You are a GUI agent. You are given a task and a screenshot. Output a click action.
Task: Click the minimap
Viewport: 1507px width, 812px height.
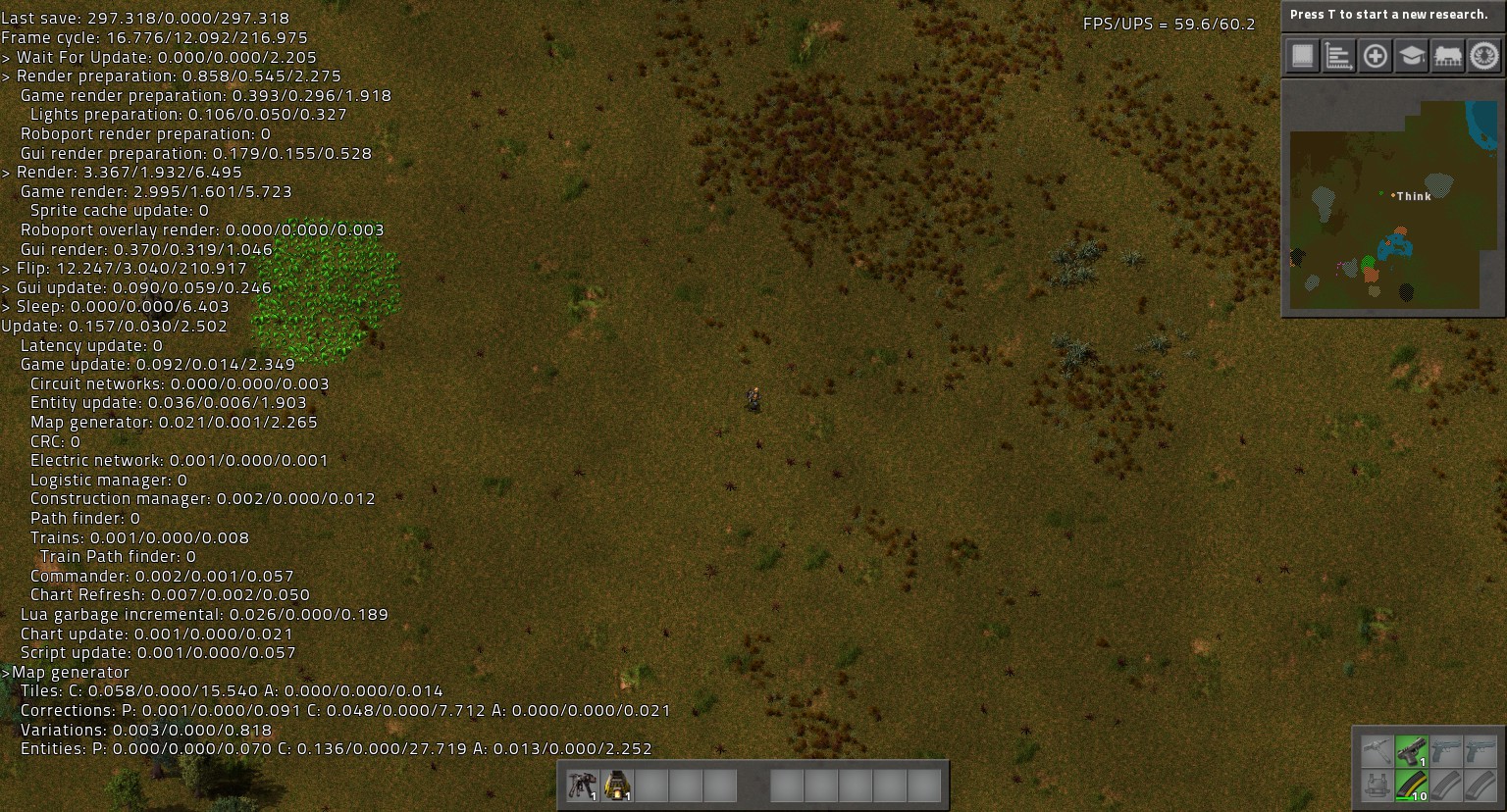[1393, 196]
